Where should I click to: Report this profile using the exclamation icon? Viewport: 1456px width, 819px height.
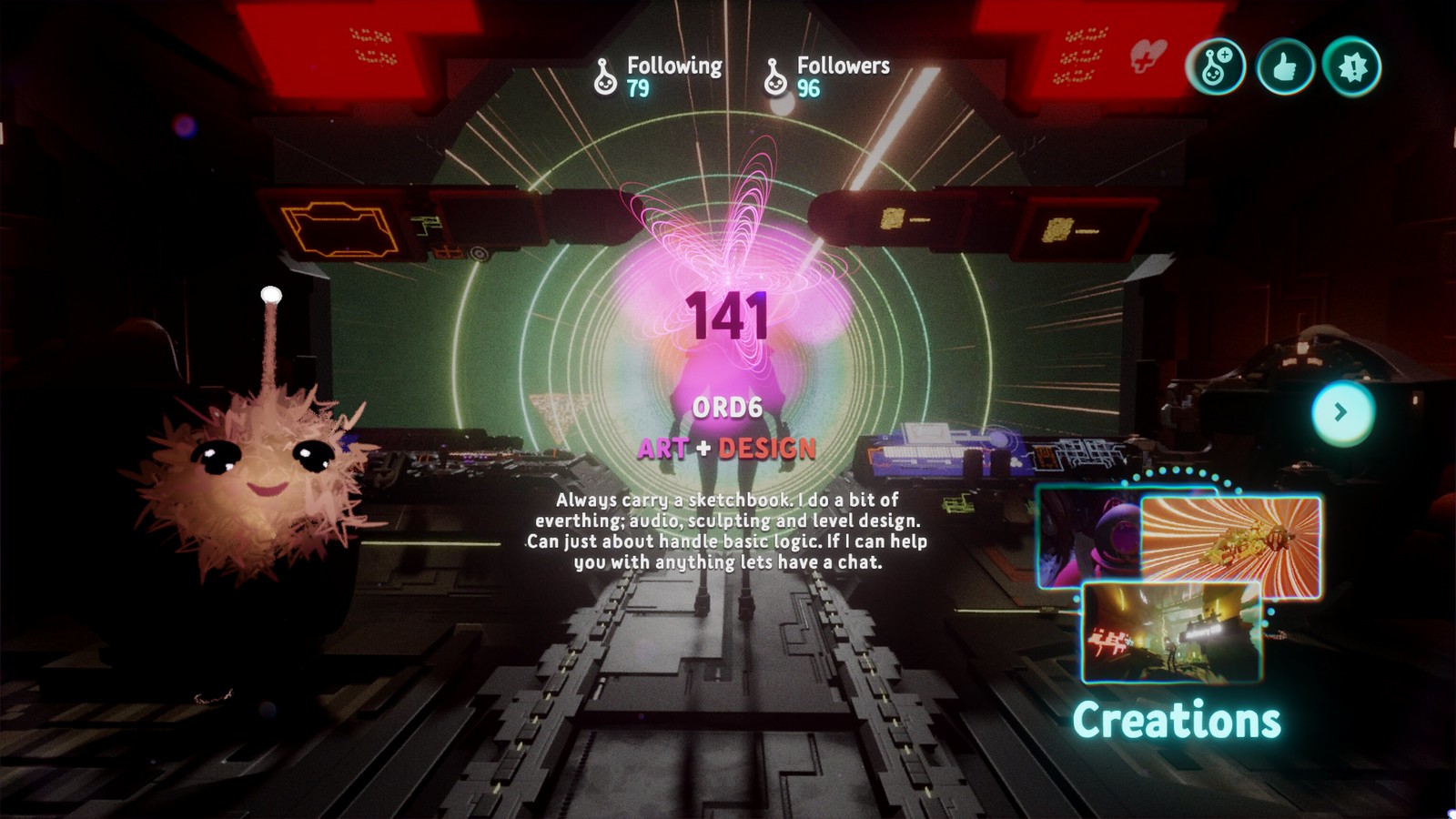click(1352, 66)
